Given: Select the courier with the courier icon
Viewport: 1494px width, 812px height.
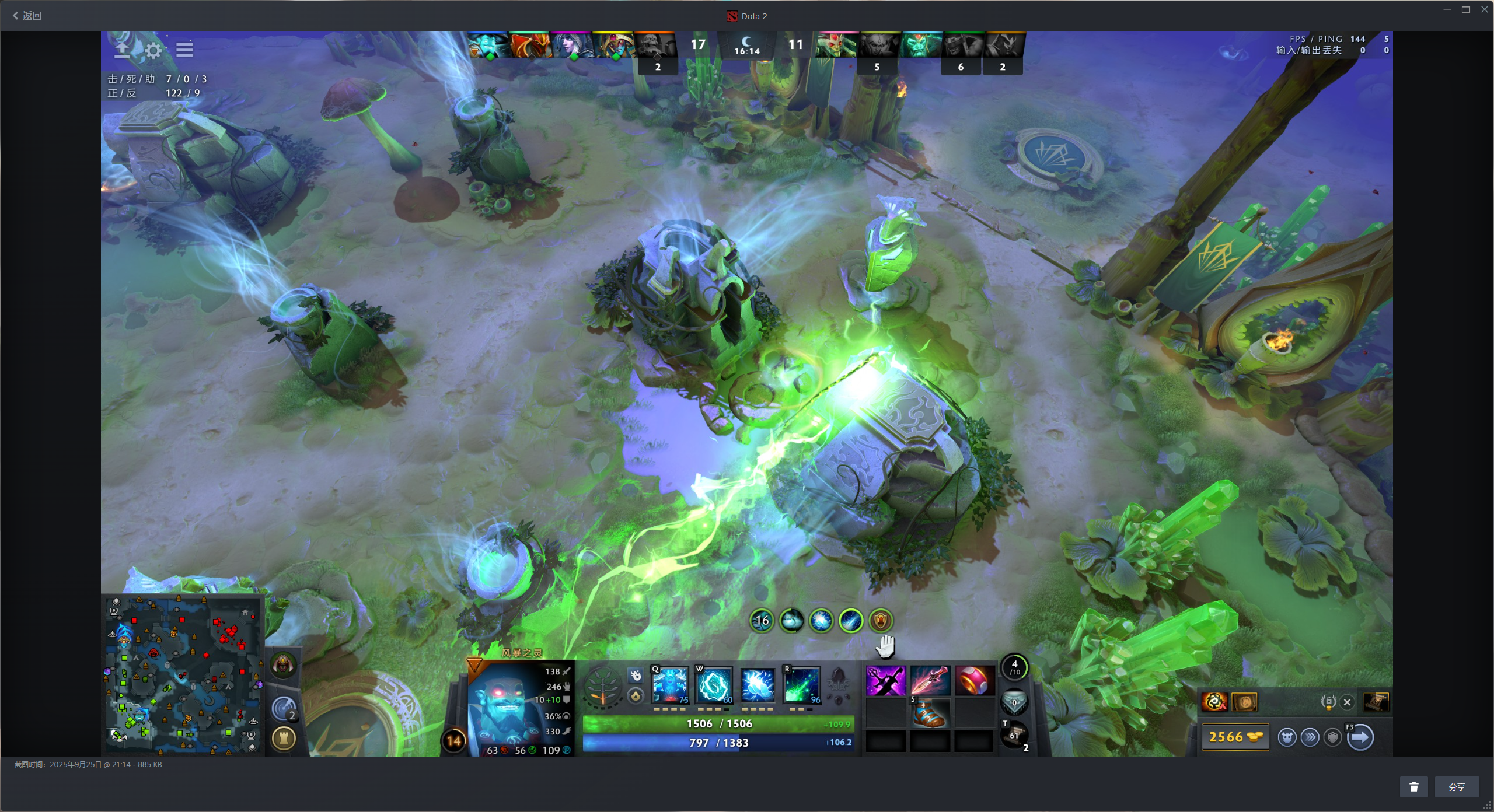Looking at the screenshot, I should pyautogui.click(x=1287, y=737).
